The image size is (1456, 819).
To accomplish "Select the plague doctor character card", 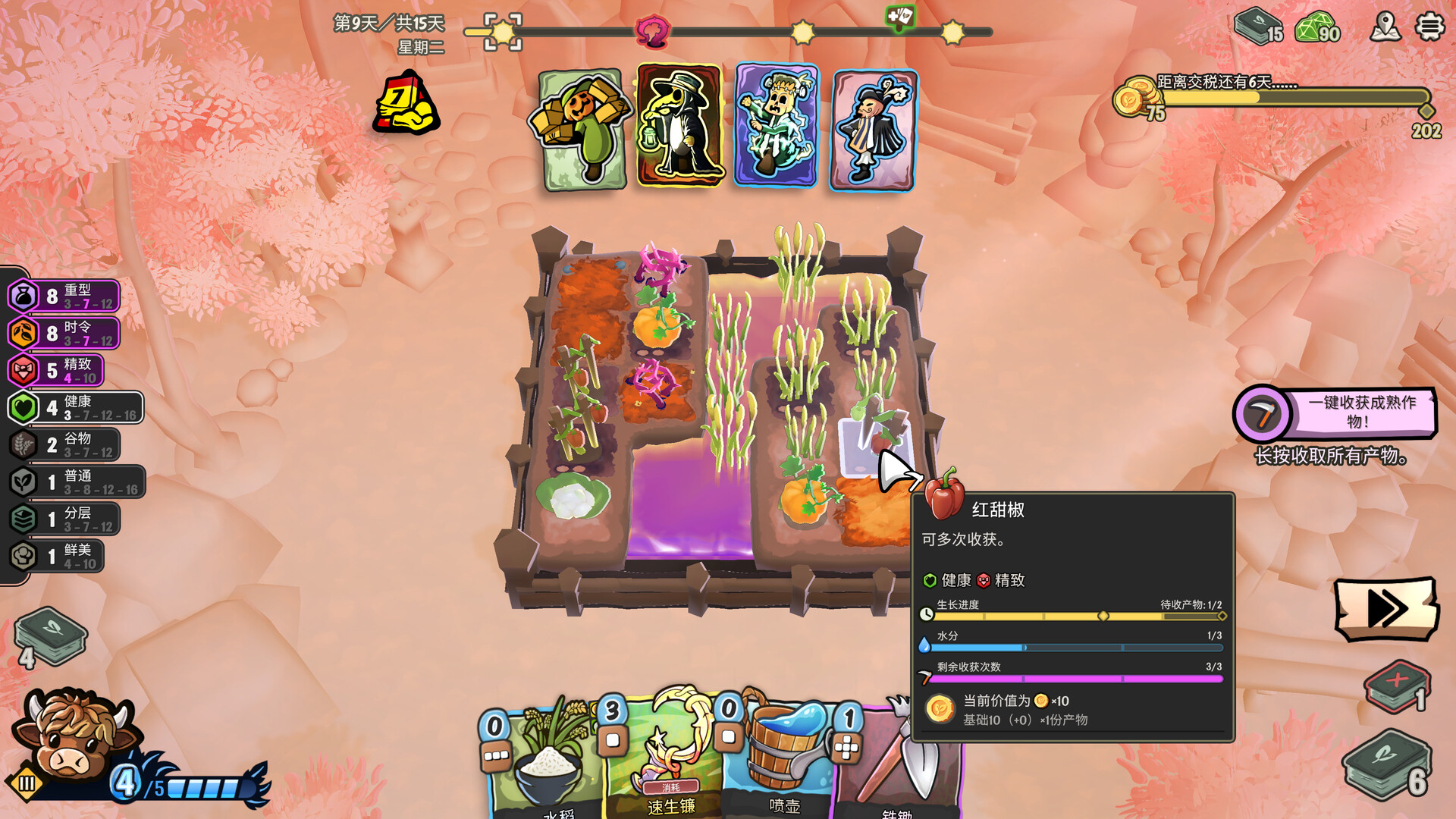I will coord(679,126).
